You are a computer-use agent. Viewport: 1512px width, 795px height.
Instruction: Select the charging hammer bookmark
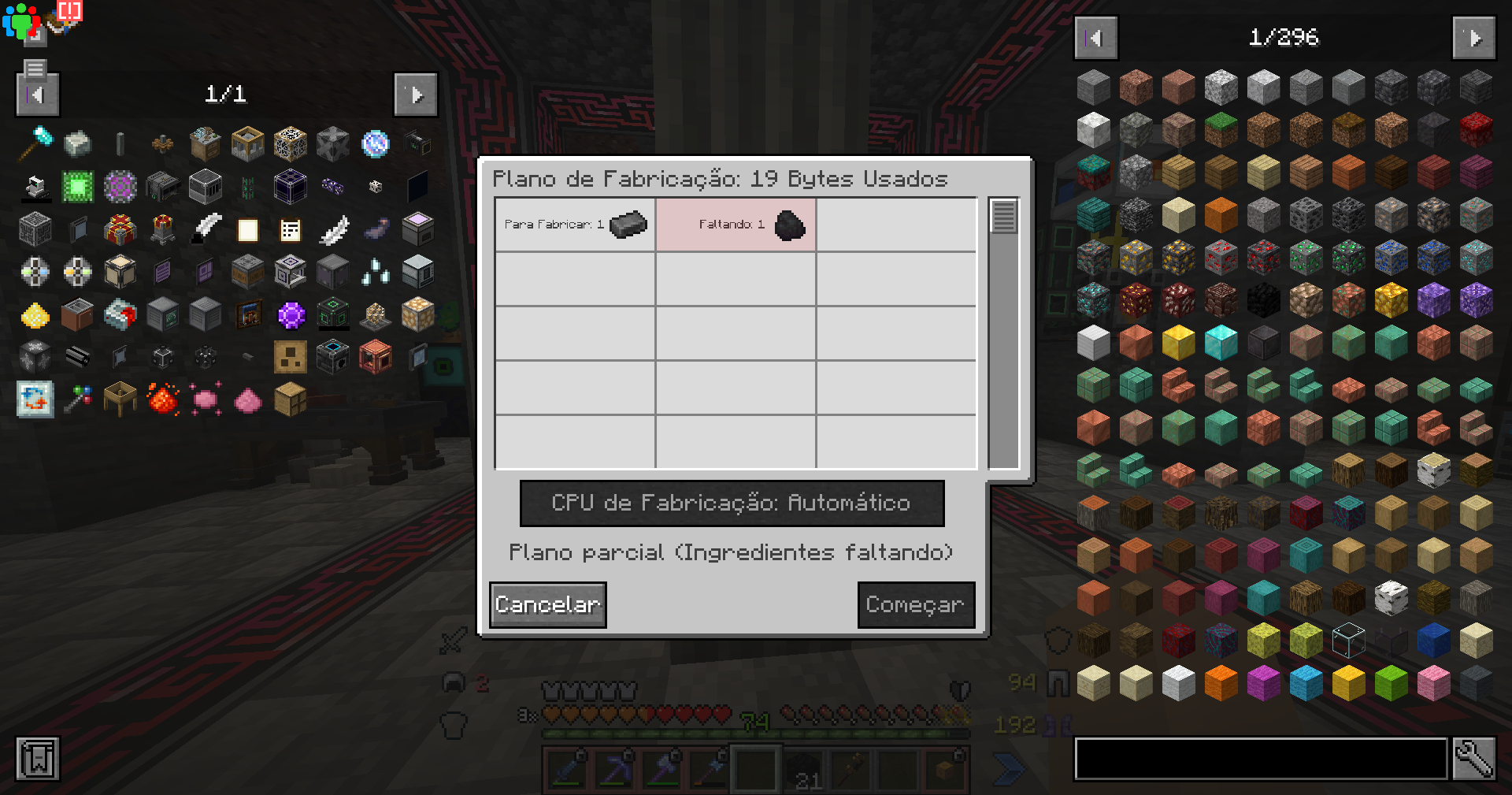(x=34, y=143)
